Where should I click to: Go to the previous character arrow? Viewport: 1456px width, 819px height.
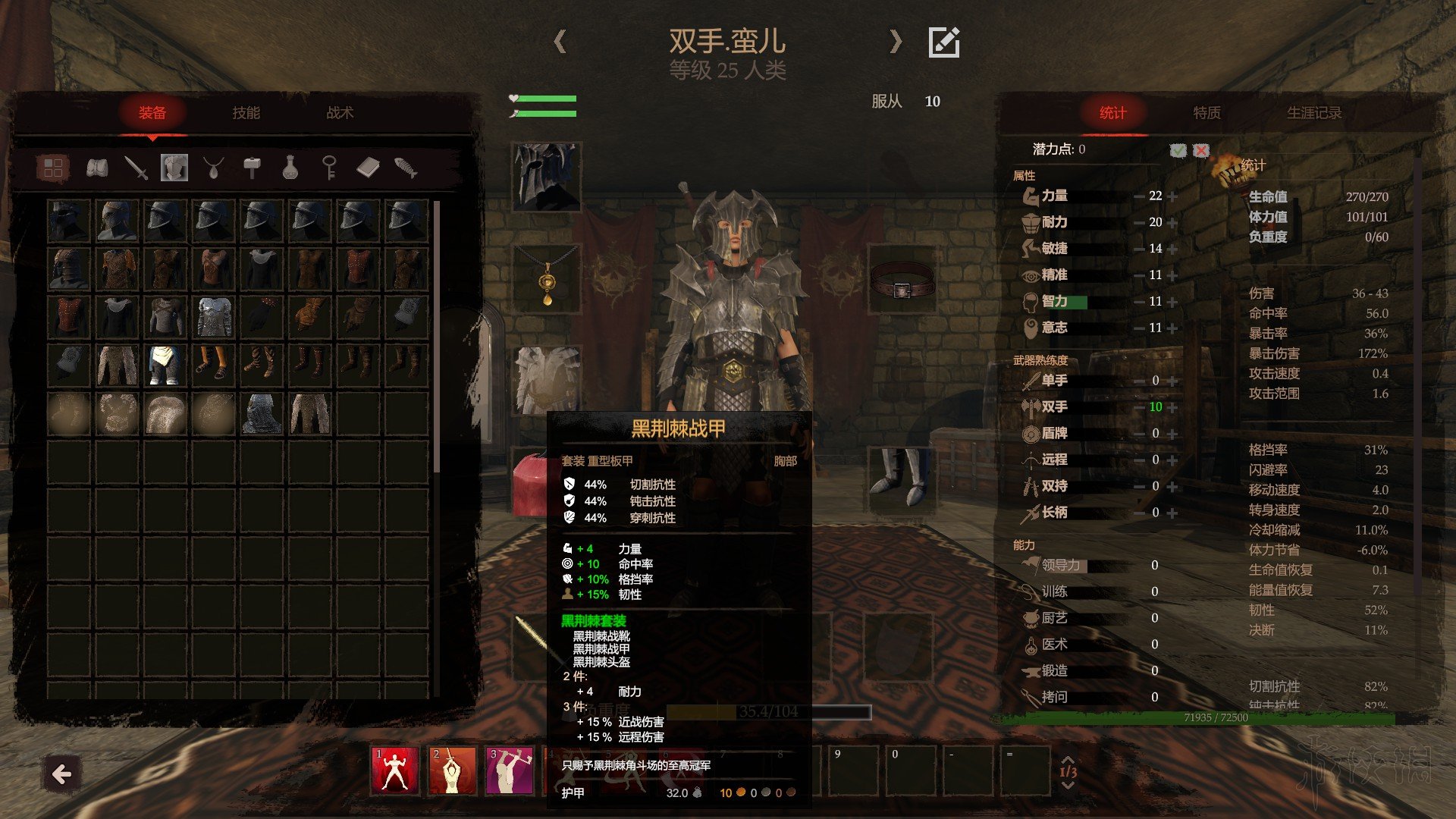pos(560,41)
